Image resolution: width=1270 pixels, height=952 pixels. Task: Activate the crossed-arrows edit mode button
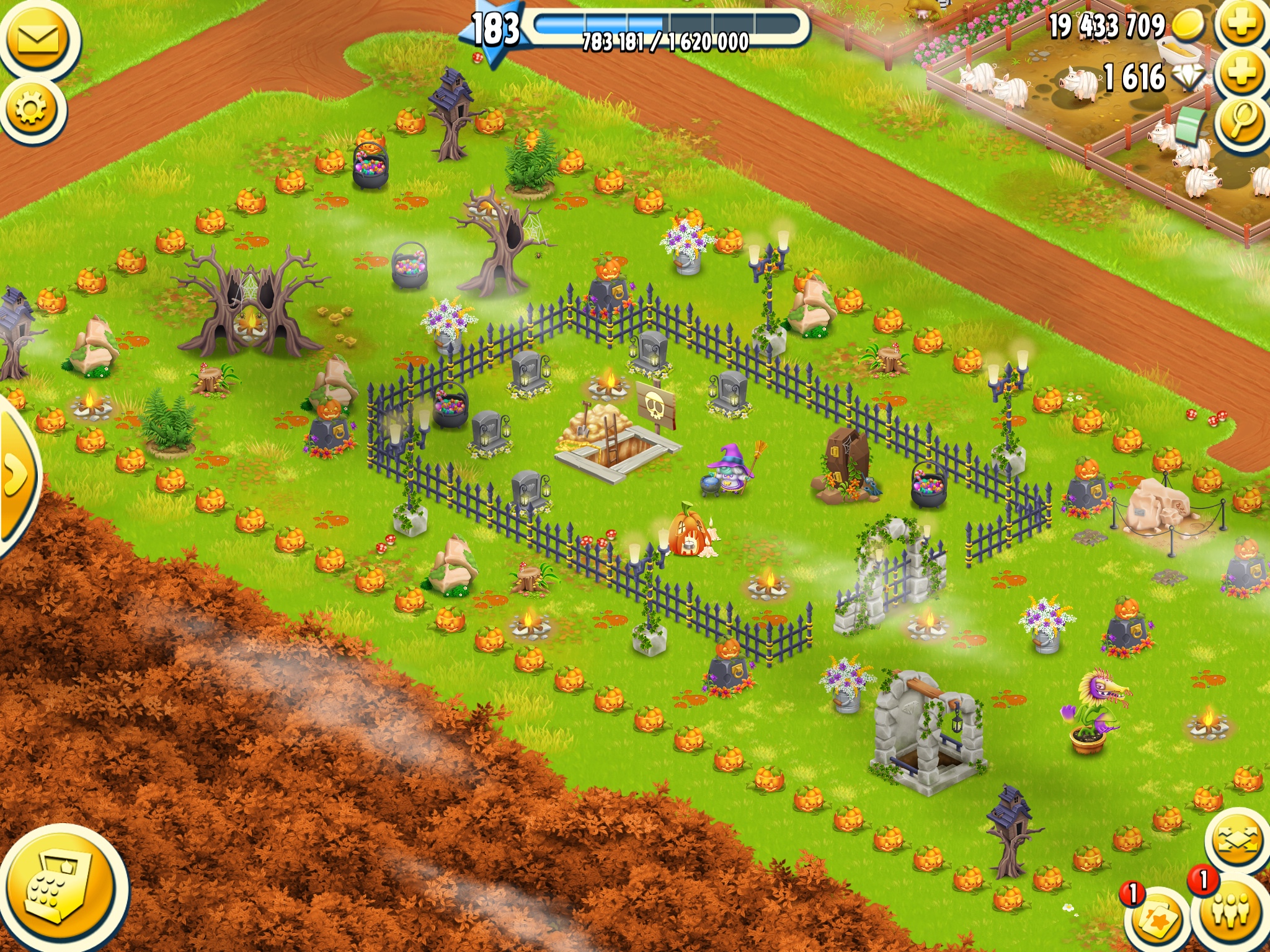tap(1237, 841)
